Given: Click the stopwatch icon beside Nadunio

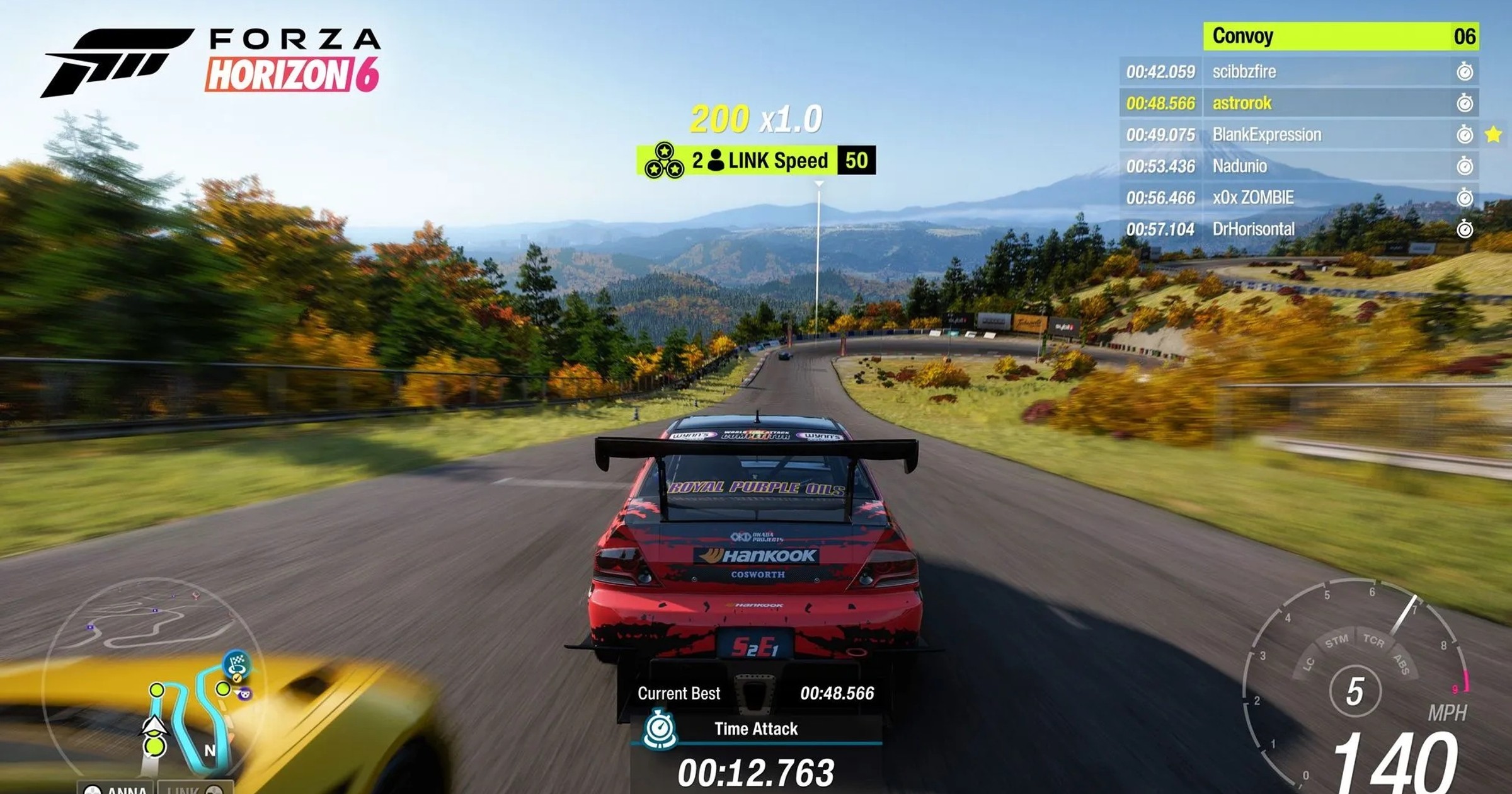Looking at the screenshot, I should tap(1465, 166).
